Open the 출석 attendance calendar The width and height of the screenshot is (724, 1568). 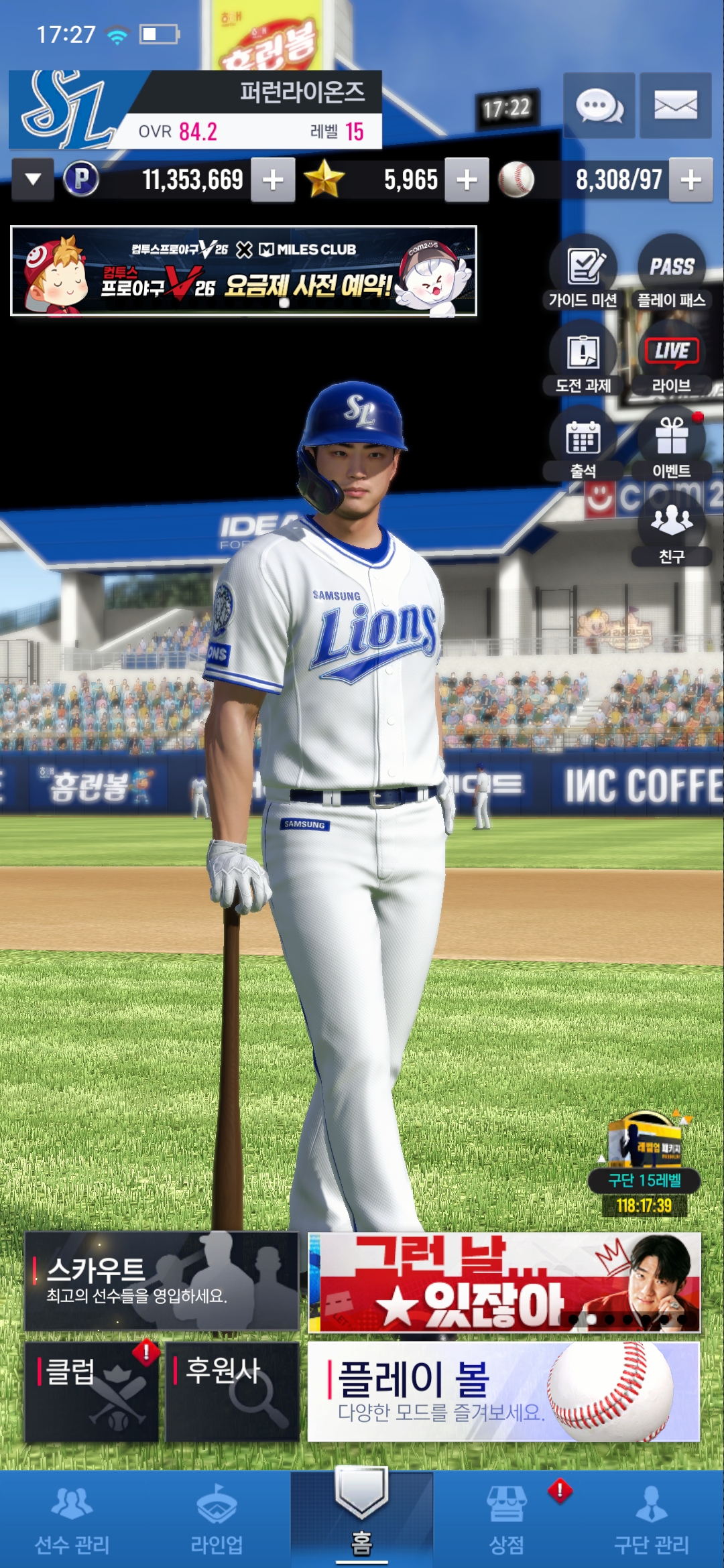click(583, 445)
